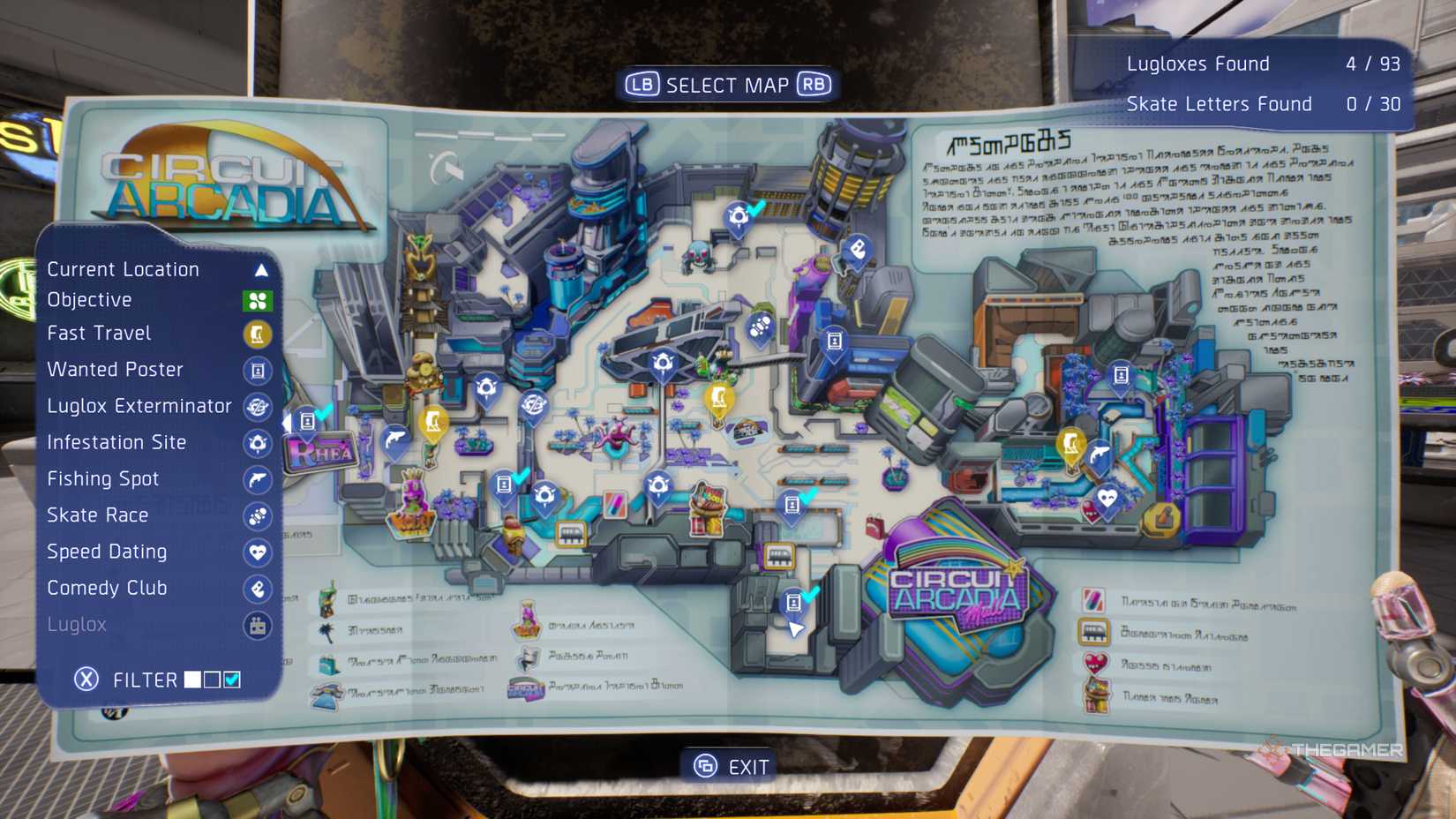Select the Fishing Spot dolphin icon

[259, 480]
